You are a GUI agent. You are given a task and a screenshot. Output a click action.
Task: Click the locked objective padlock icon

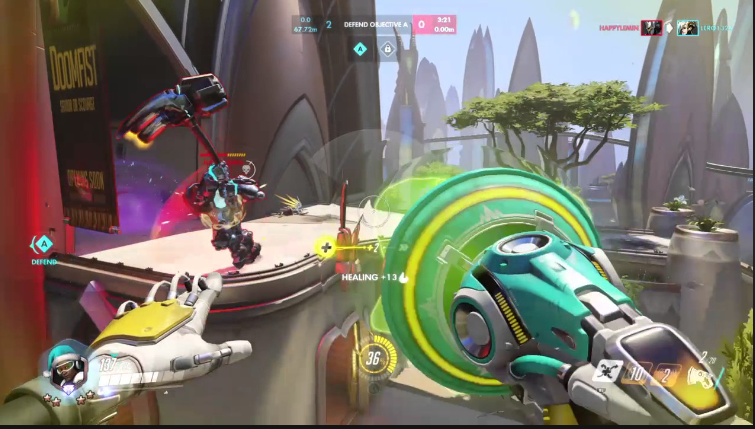pyautogui.click(x=387, y=47)
